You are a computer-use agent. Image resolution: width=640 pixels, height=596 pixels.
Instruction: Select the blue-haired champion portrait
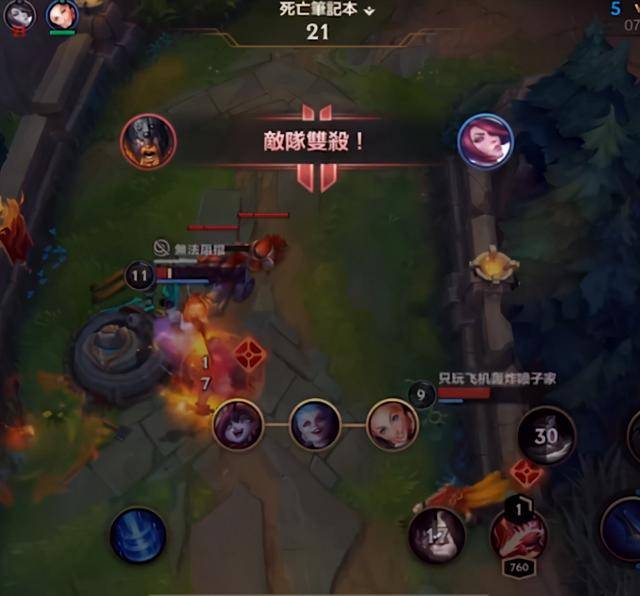[315, 424]
